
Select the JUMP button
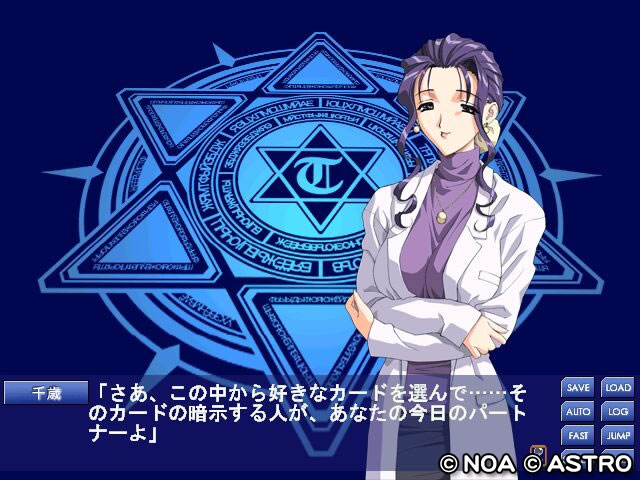pyautogui.click(x=617, y=436)
